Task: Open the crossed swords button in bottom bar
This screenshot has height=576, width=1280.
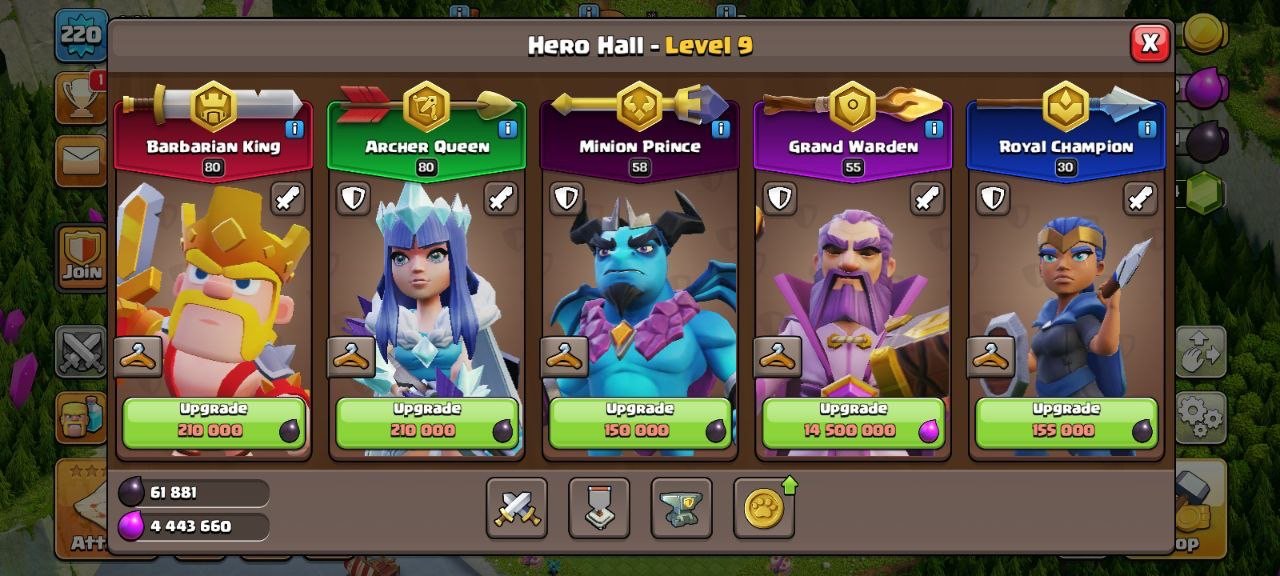Action: [x=517, y=508]
